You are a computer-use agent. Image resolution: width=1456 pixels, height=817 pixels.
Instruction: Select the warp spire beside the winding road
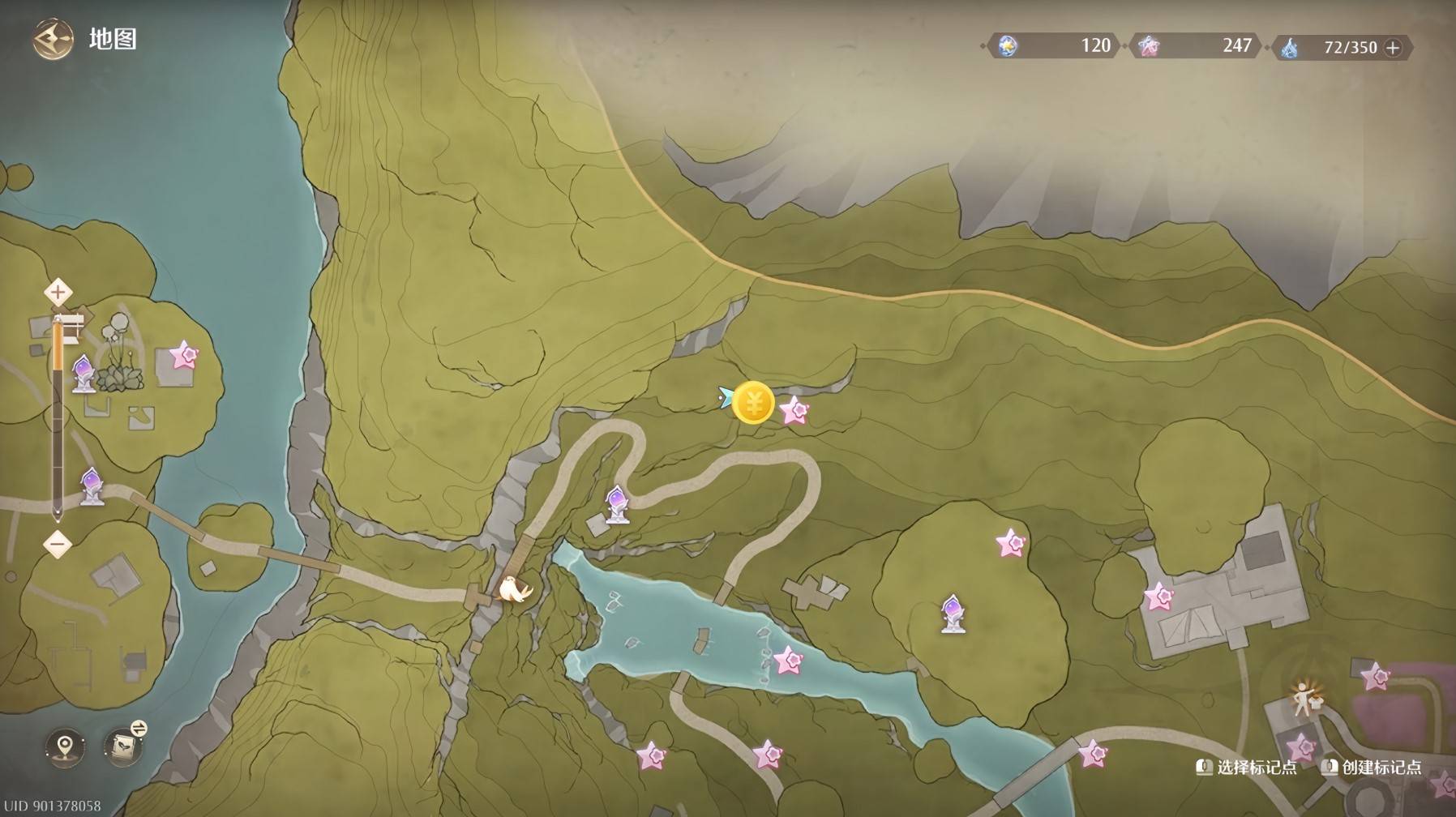tap(618, 504)
